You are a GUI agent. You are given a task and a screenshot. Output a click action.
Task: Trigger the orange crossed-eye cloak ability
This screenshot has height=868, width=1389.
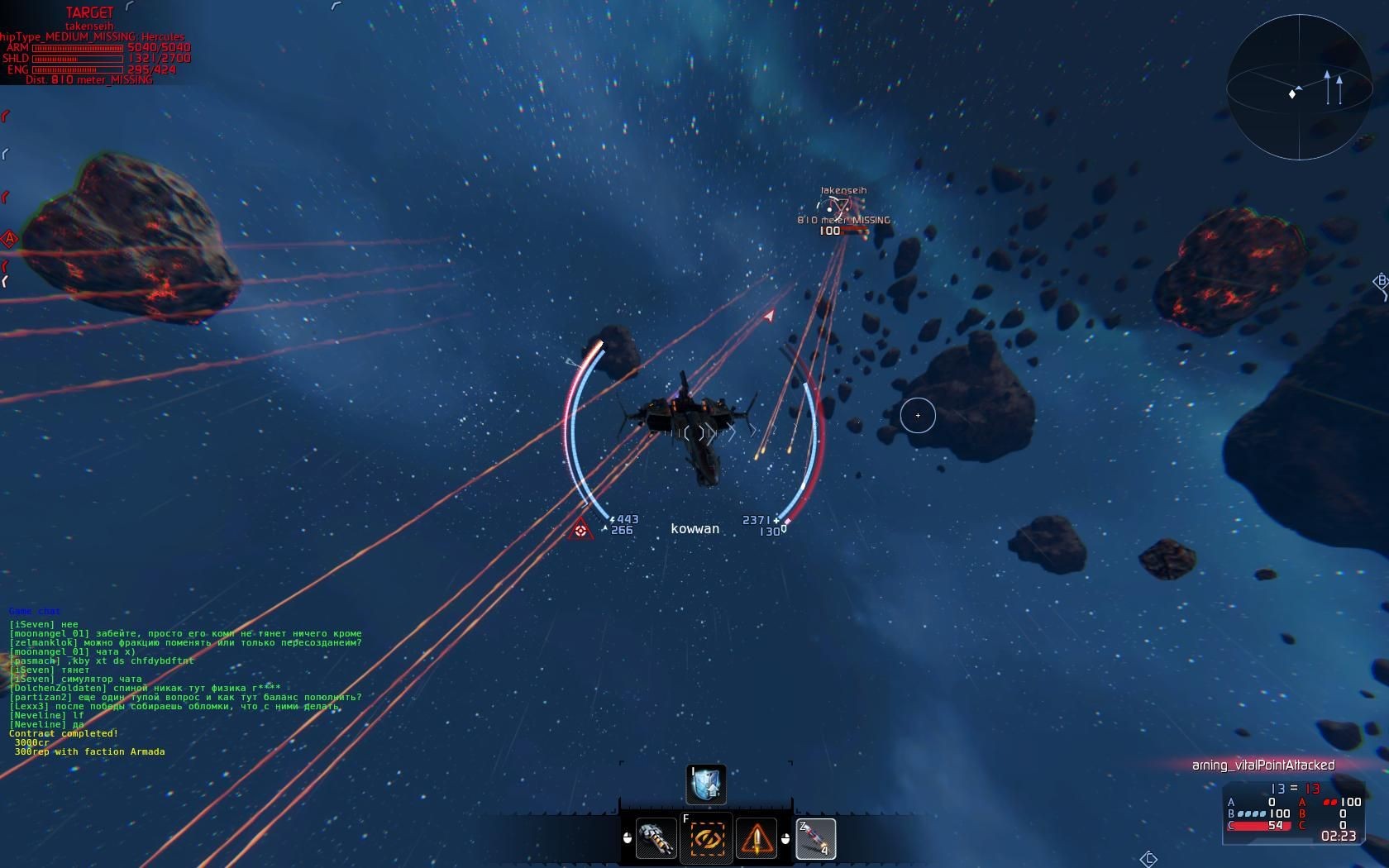pos(706,840)
